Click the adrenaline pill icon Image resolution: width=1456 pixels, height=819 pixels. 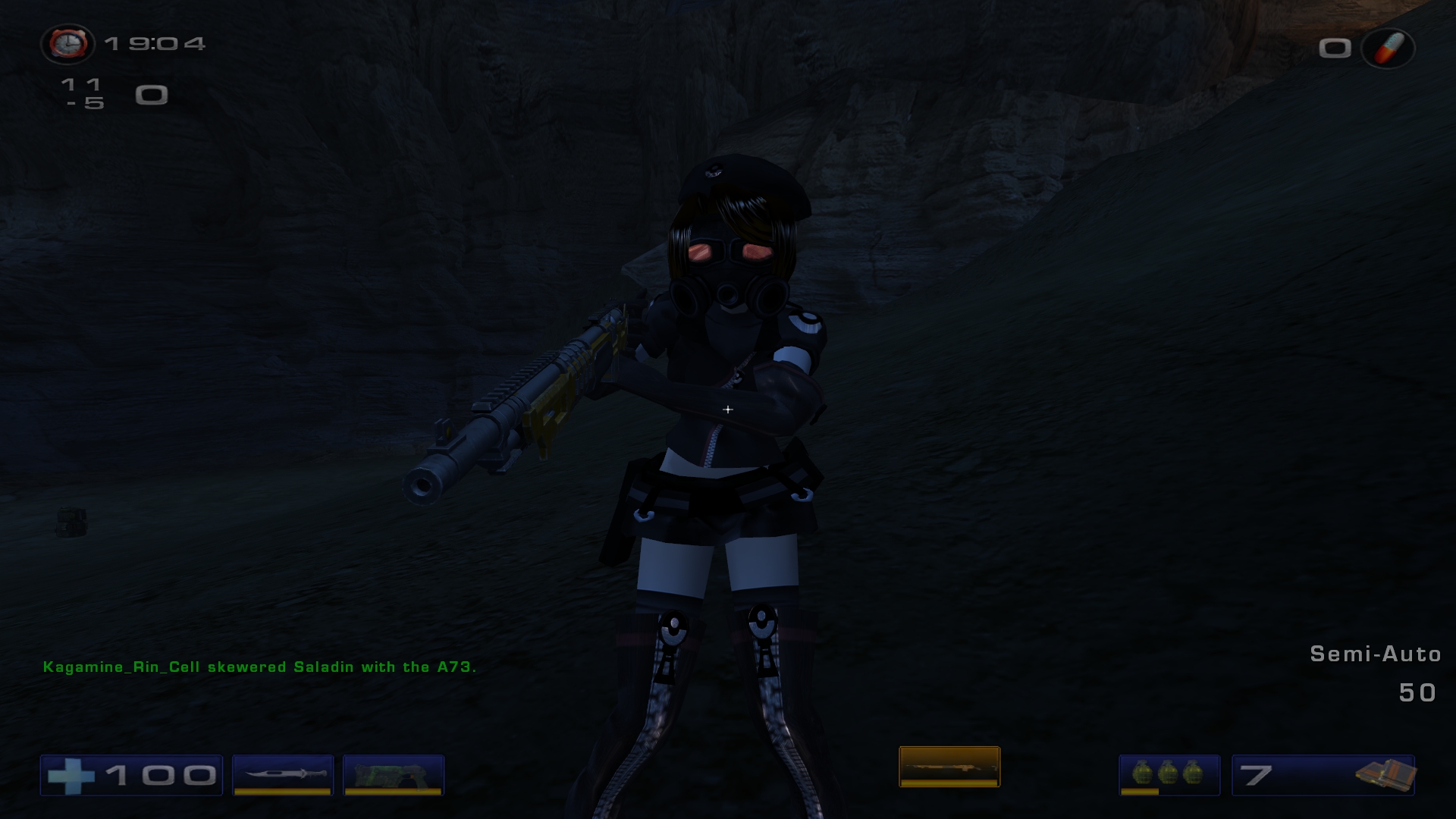coord(1389,49)
